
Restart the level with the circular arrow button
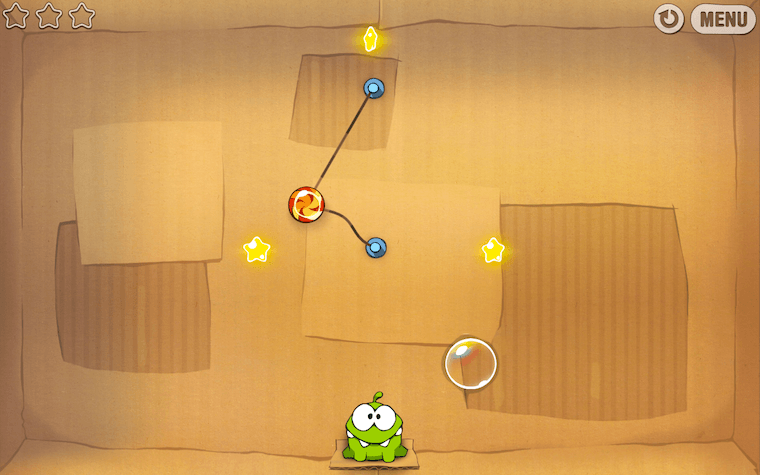[669, 19]
